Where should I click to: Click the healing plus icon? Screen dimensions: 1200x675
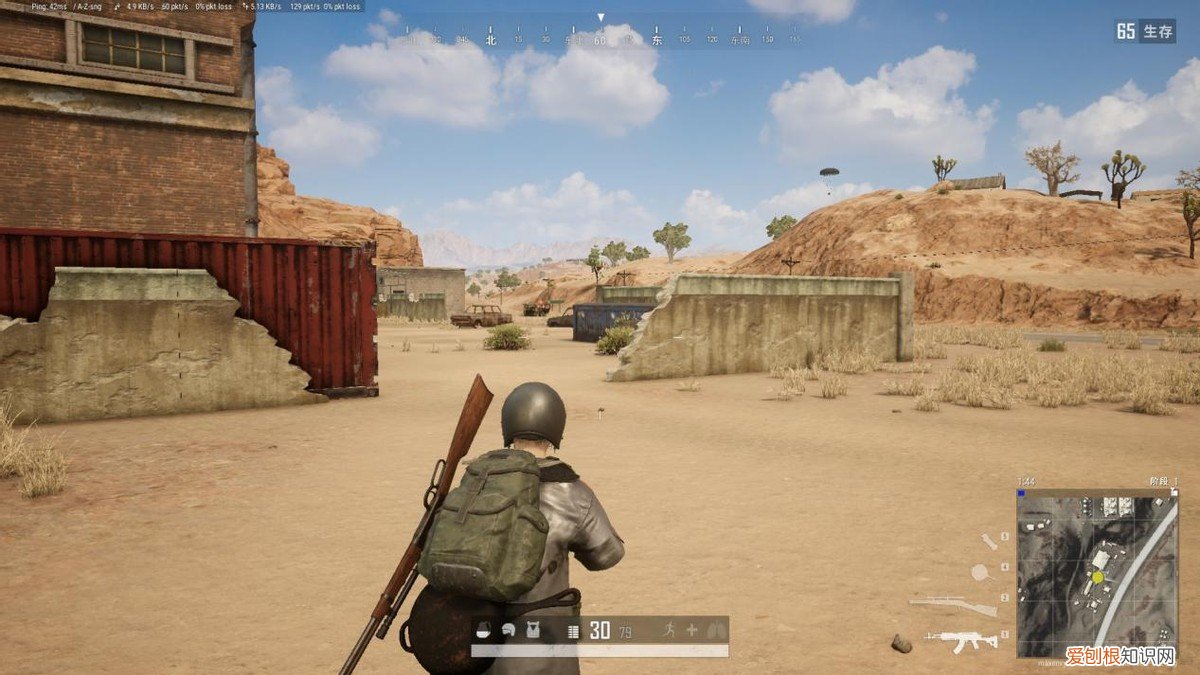691,630
